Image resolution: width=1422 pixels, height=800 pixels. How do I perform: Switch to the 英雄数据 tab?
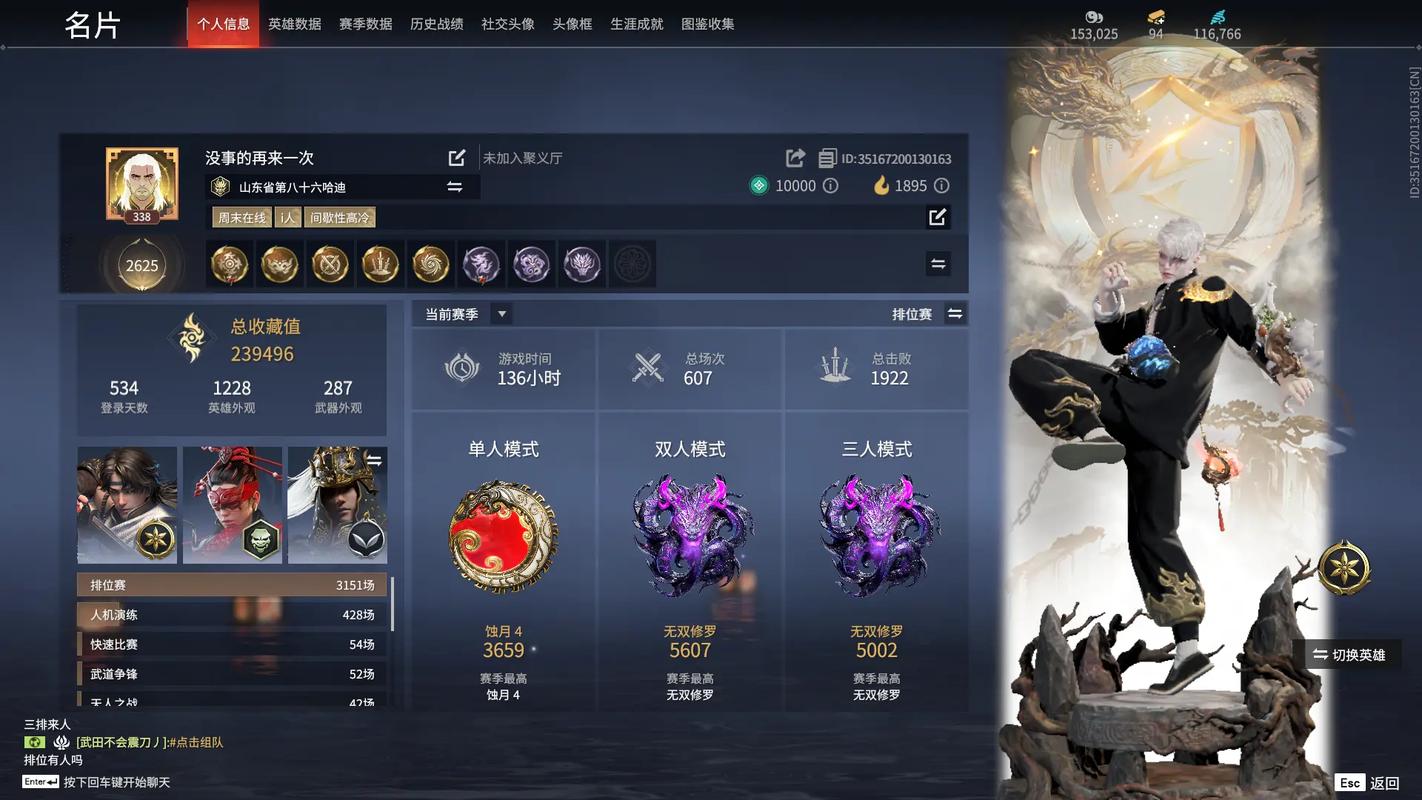click(295, 24)
